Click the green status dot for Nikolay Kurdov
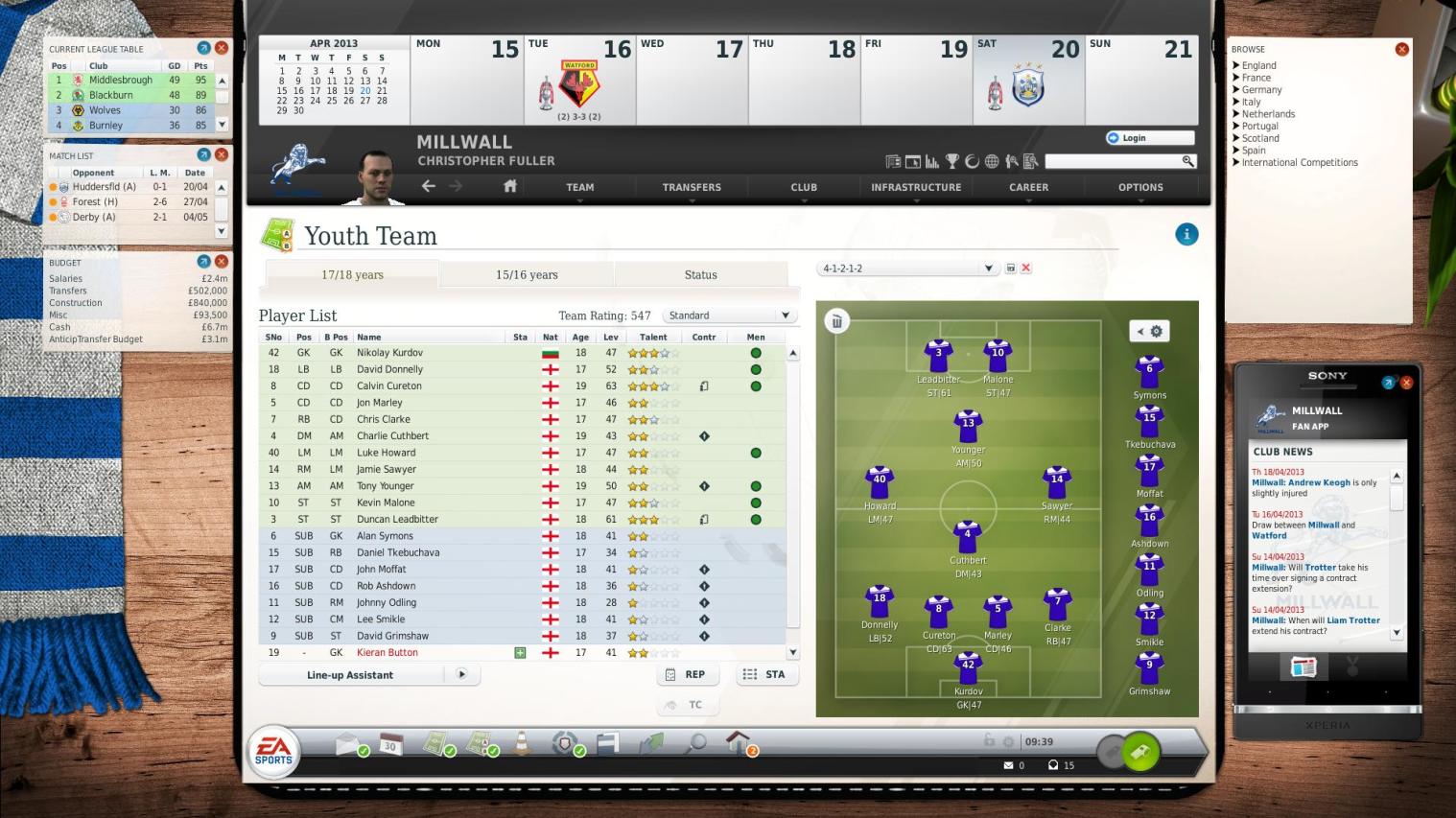 [756, 352]
